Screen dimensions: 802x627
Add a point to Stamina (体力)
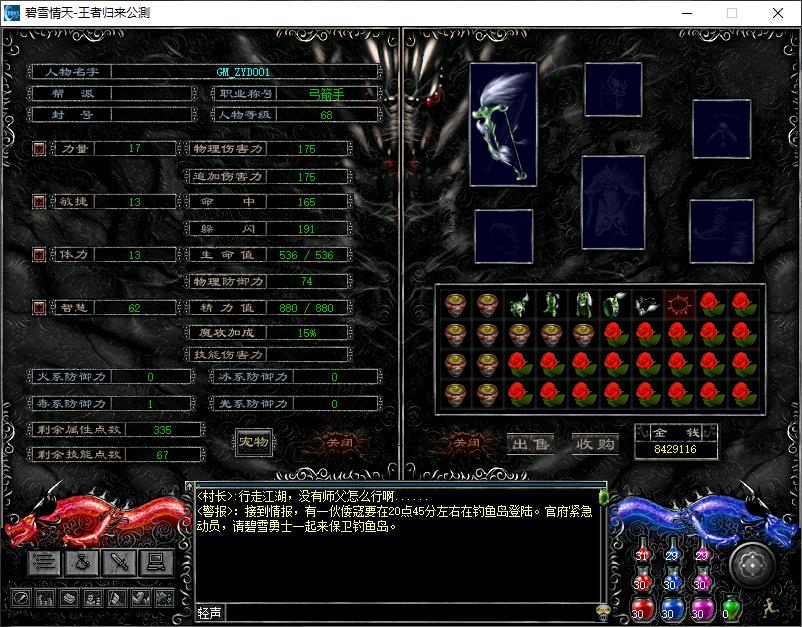[39, 255]
